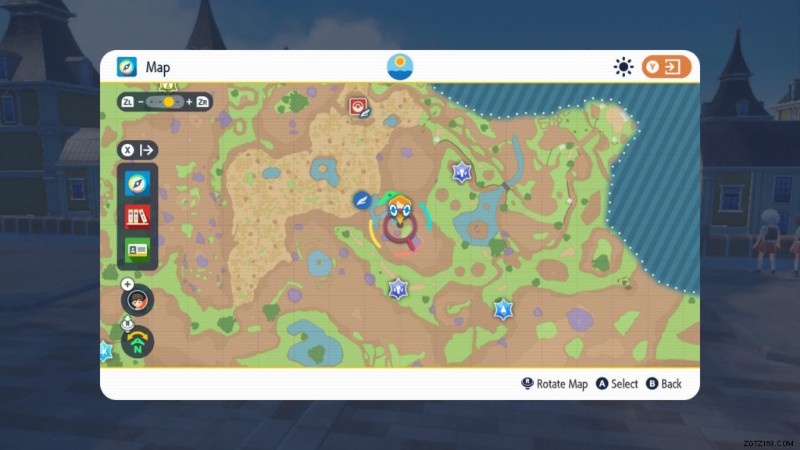800x450 pixels.
Task: Click the daytime sun emblem in header
Action: (400, 67)
